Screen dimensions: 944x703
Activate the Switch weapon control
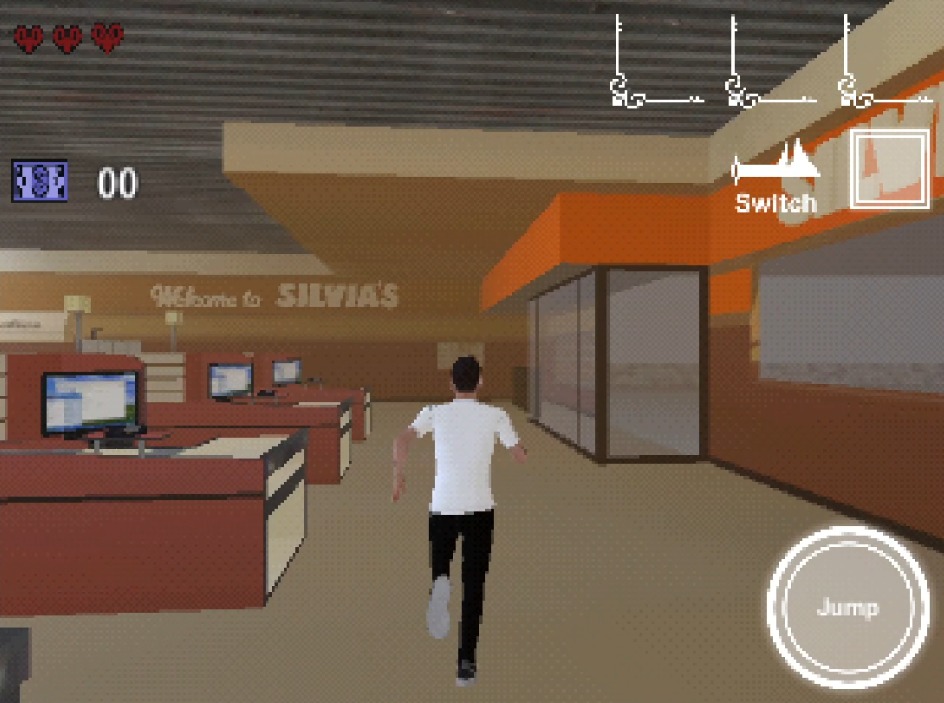tap(776, 180)
